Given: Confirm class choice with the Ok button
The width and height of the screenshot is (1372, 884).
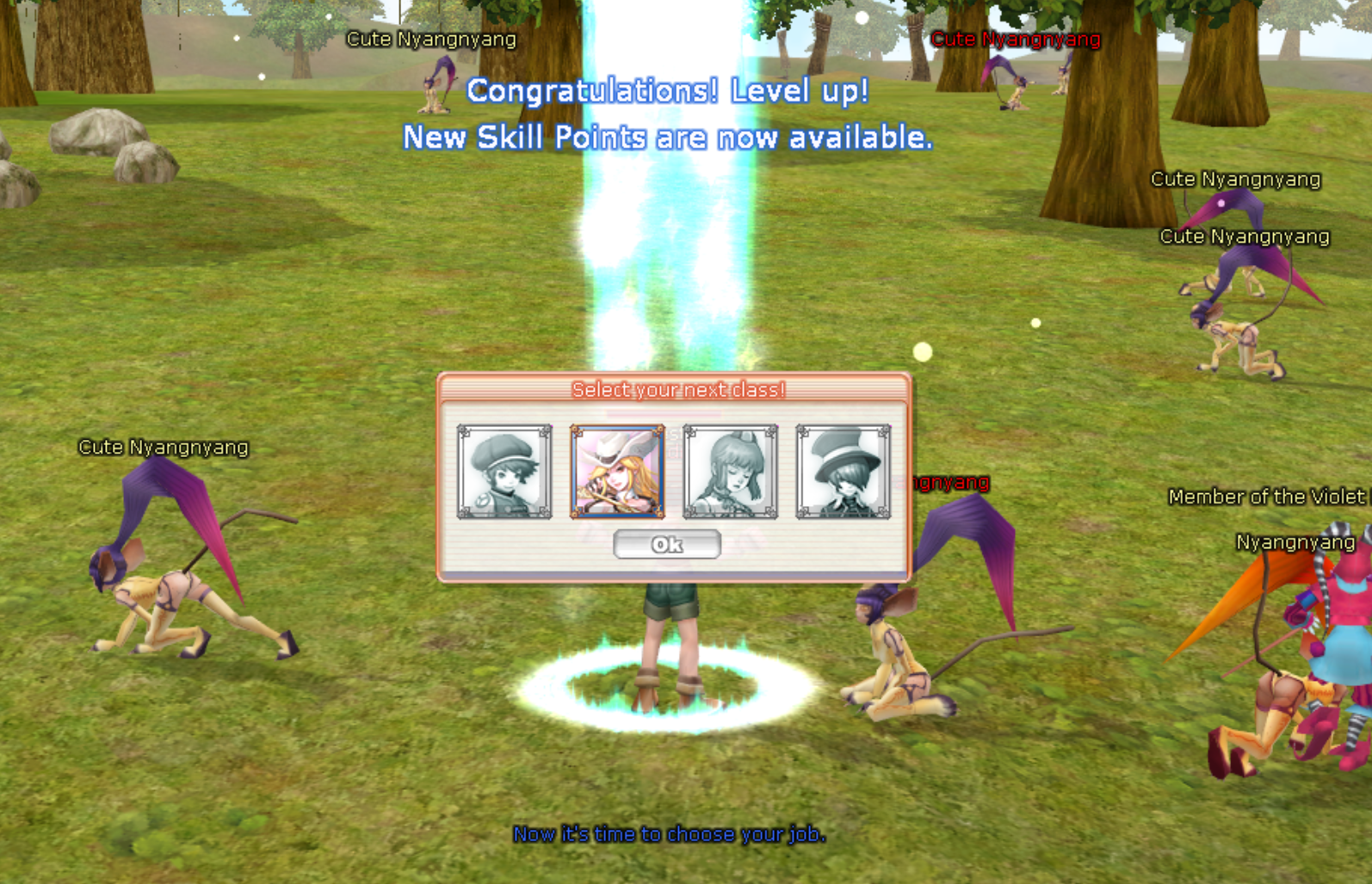Looking at the screenshot, I should coord(667,544).
